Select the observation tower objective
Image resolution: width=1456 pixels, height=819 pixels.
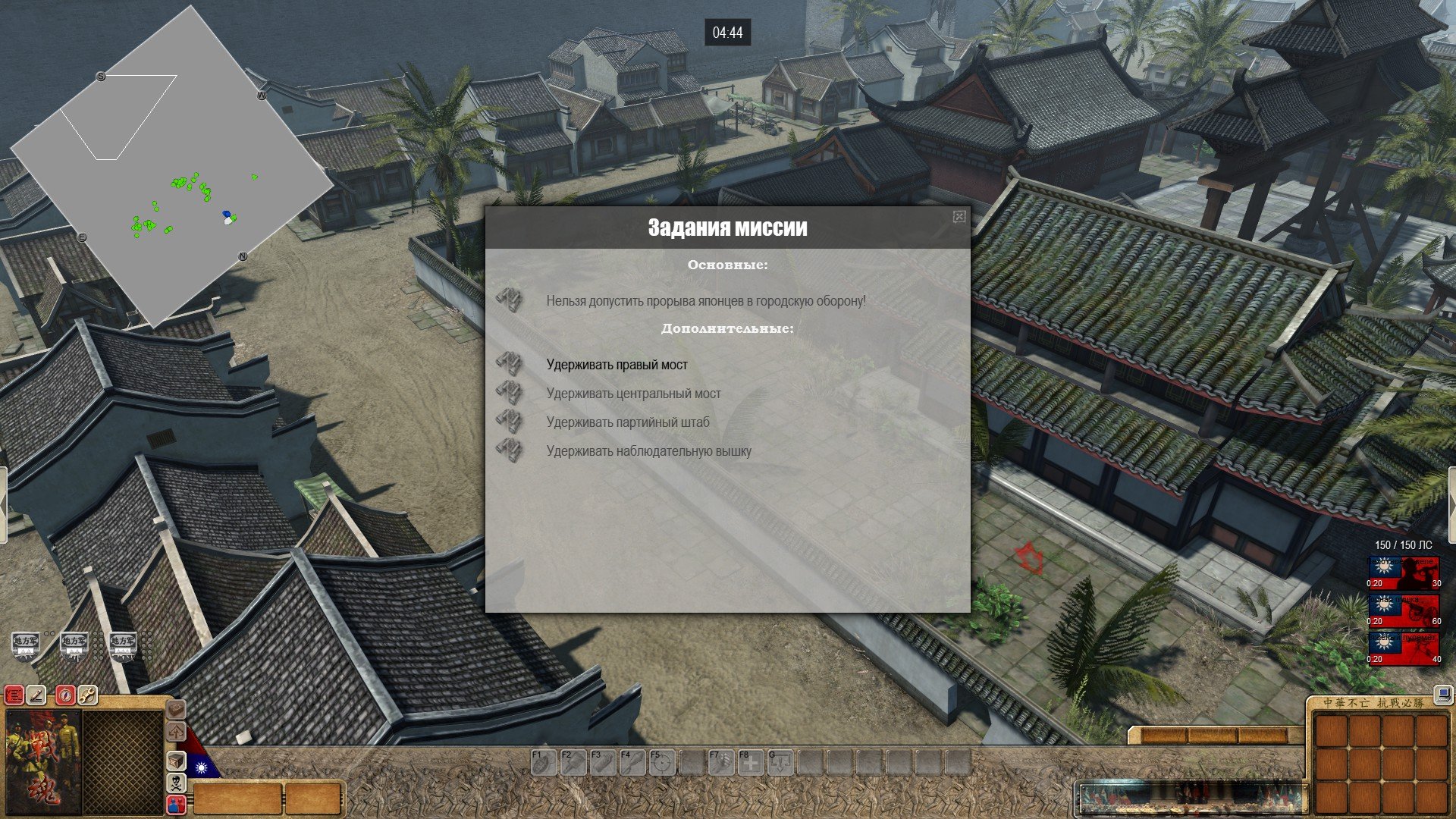[x=648, y=451]
